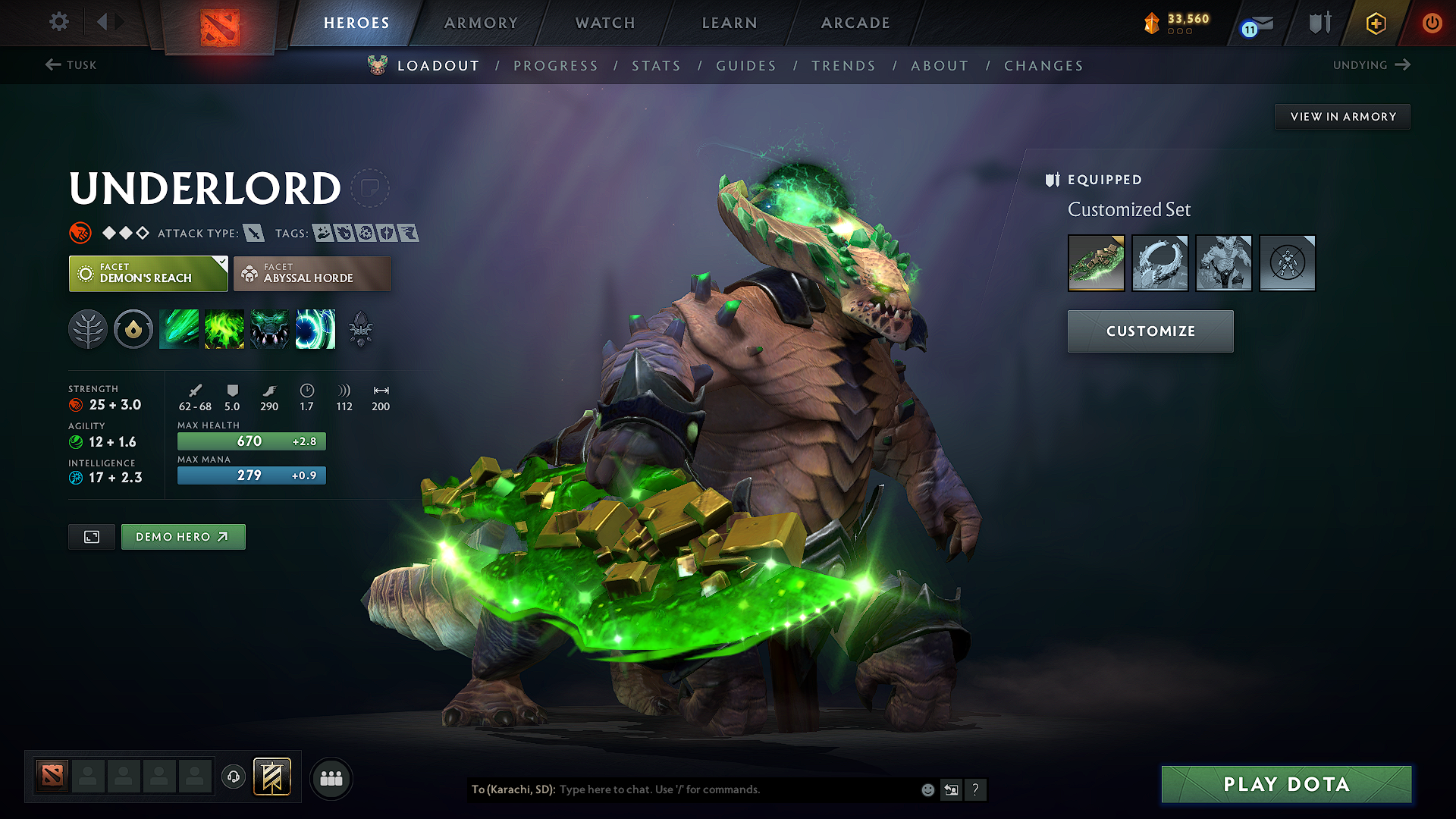Expand the Demon's Reach facet dropdown arrow

(221, 264)
